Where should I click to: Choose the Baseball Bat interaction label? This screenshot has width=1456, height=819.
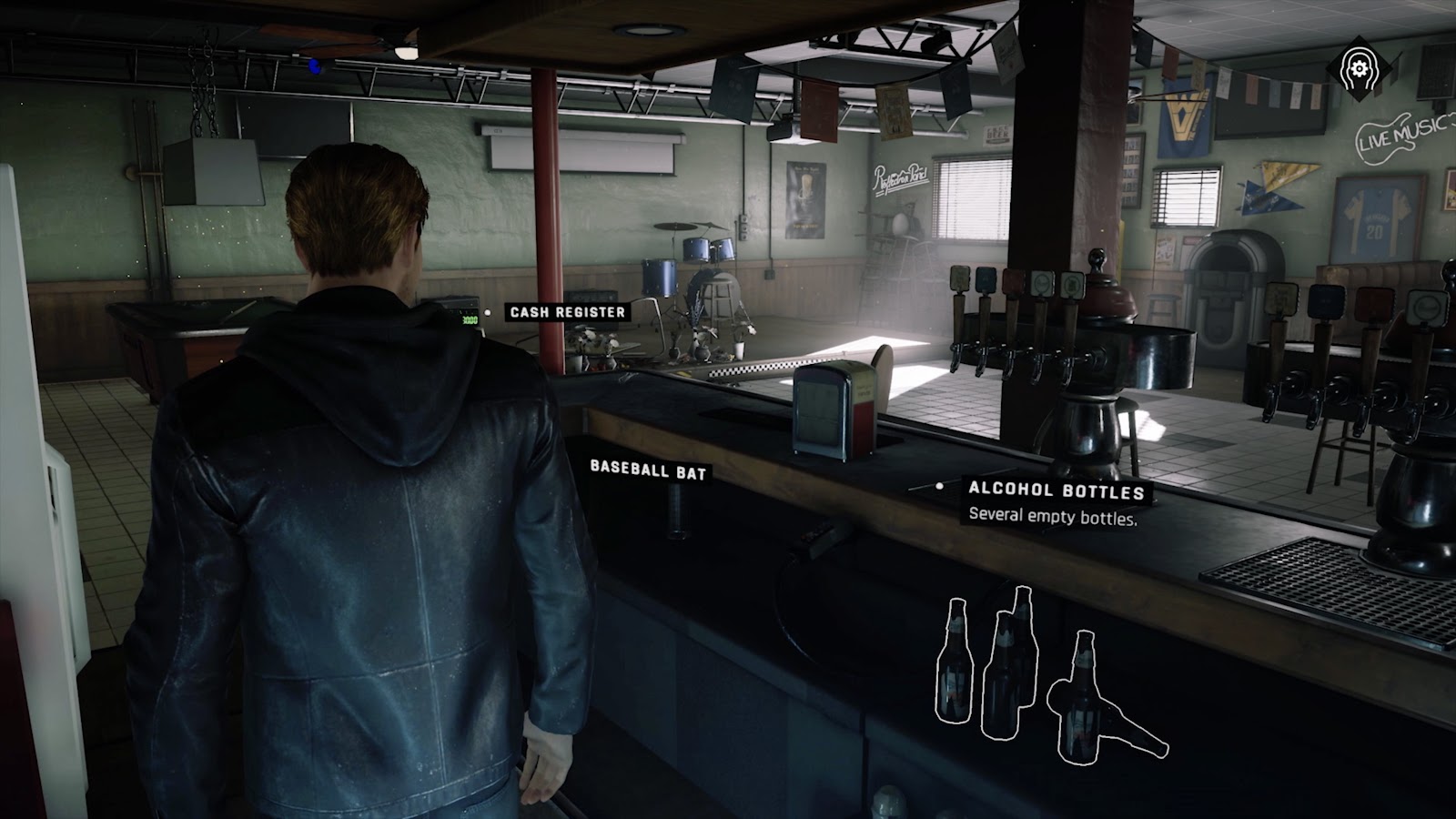(x=648, y=470)
